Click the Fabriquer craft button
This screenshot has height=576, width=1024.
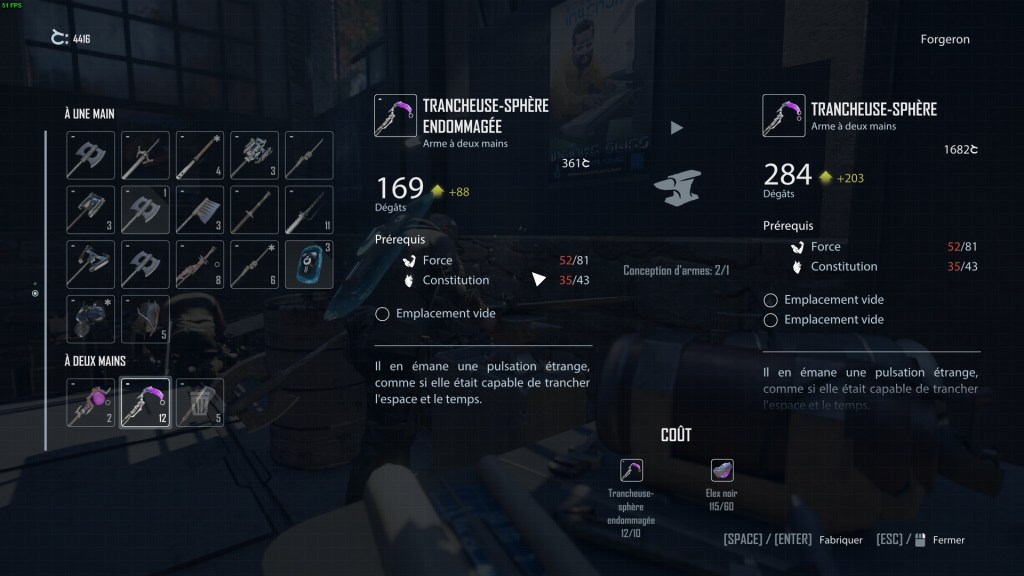tap(840, 540)
